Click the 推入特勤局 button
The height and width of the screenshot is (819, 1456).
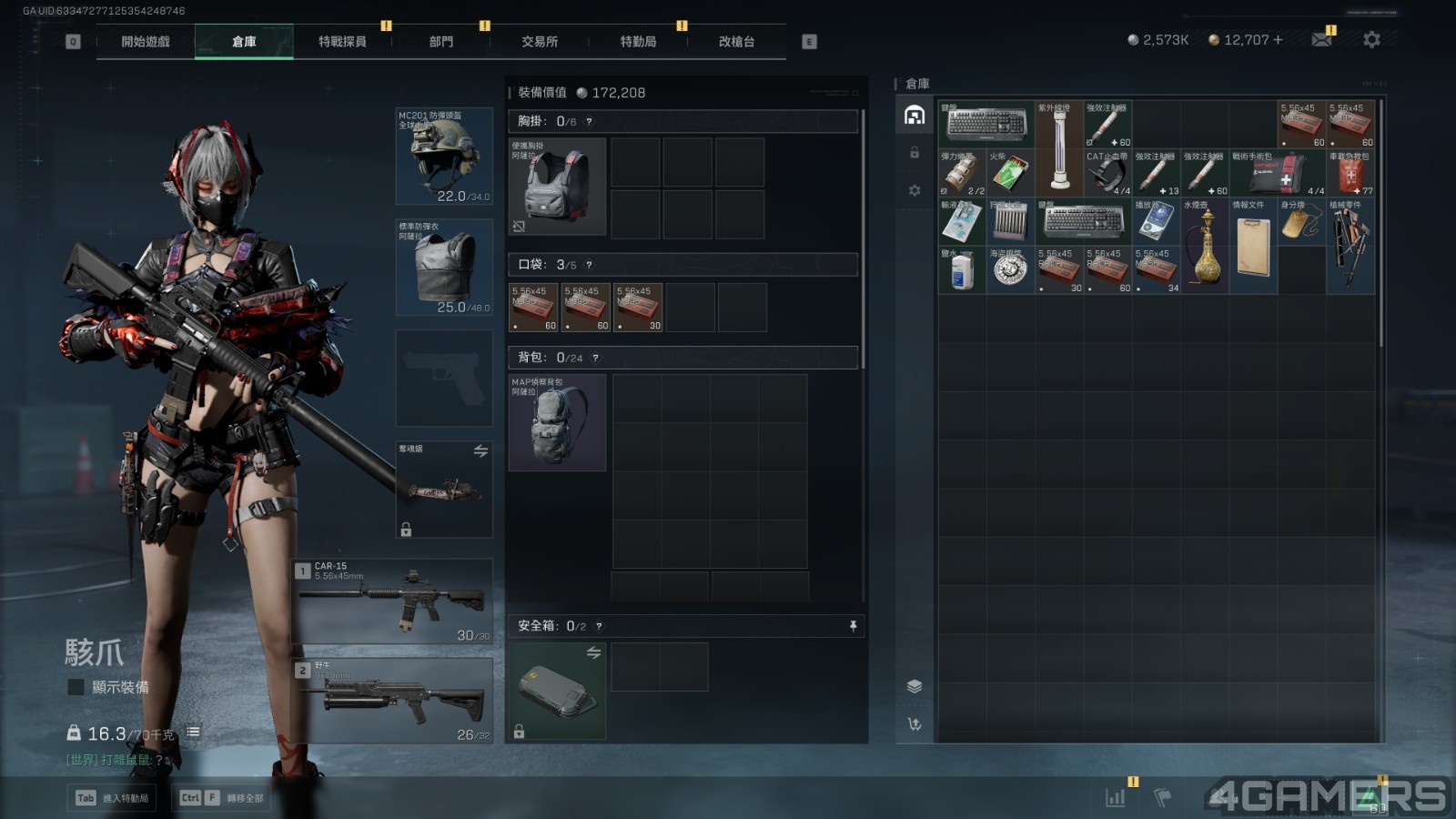click(x=114, y=798)
